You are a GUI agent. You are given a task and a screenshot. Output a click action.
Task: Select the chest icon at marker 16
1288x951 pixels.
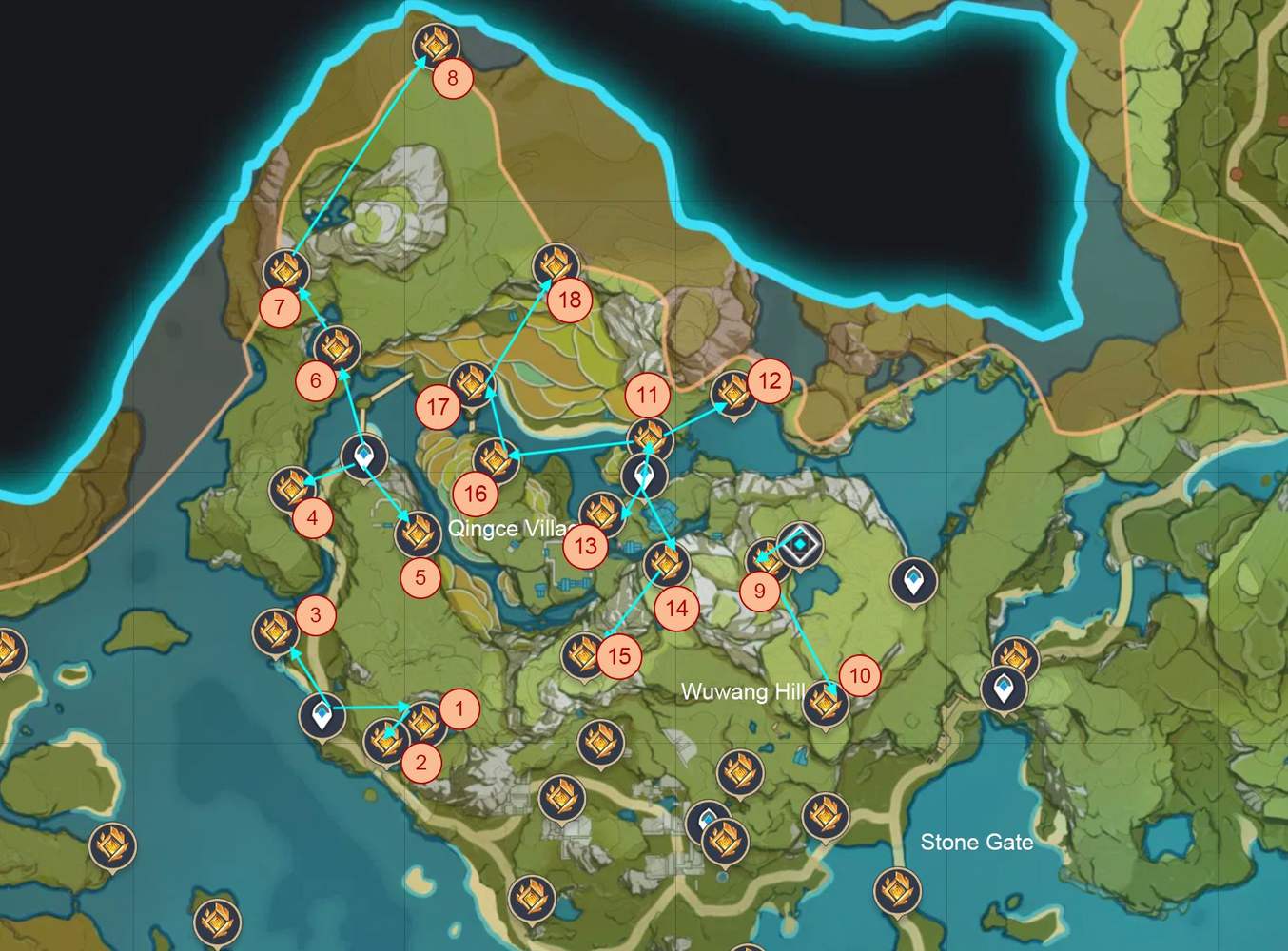[x=496, y=461]
